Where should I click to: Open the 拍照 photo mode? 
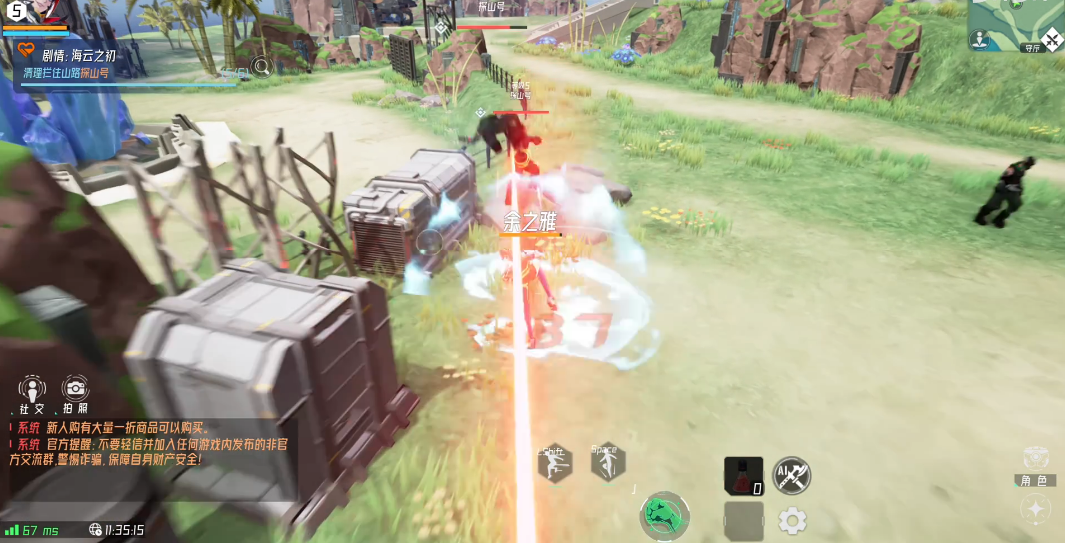(x=75, y=391)
